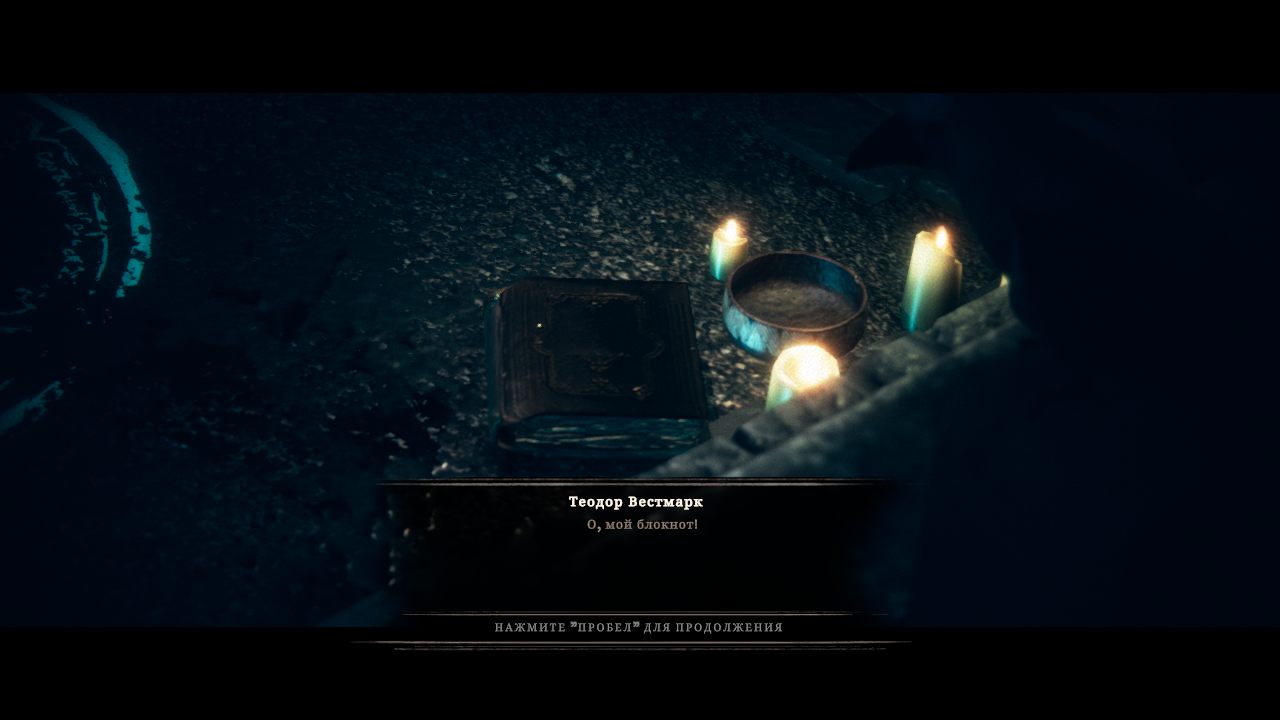Click the sparkle highlight on the notebook
The width and height of the screenshot is (1280, 720).
tap(539, 326)
